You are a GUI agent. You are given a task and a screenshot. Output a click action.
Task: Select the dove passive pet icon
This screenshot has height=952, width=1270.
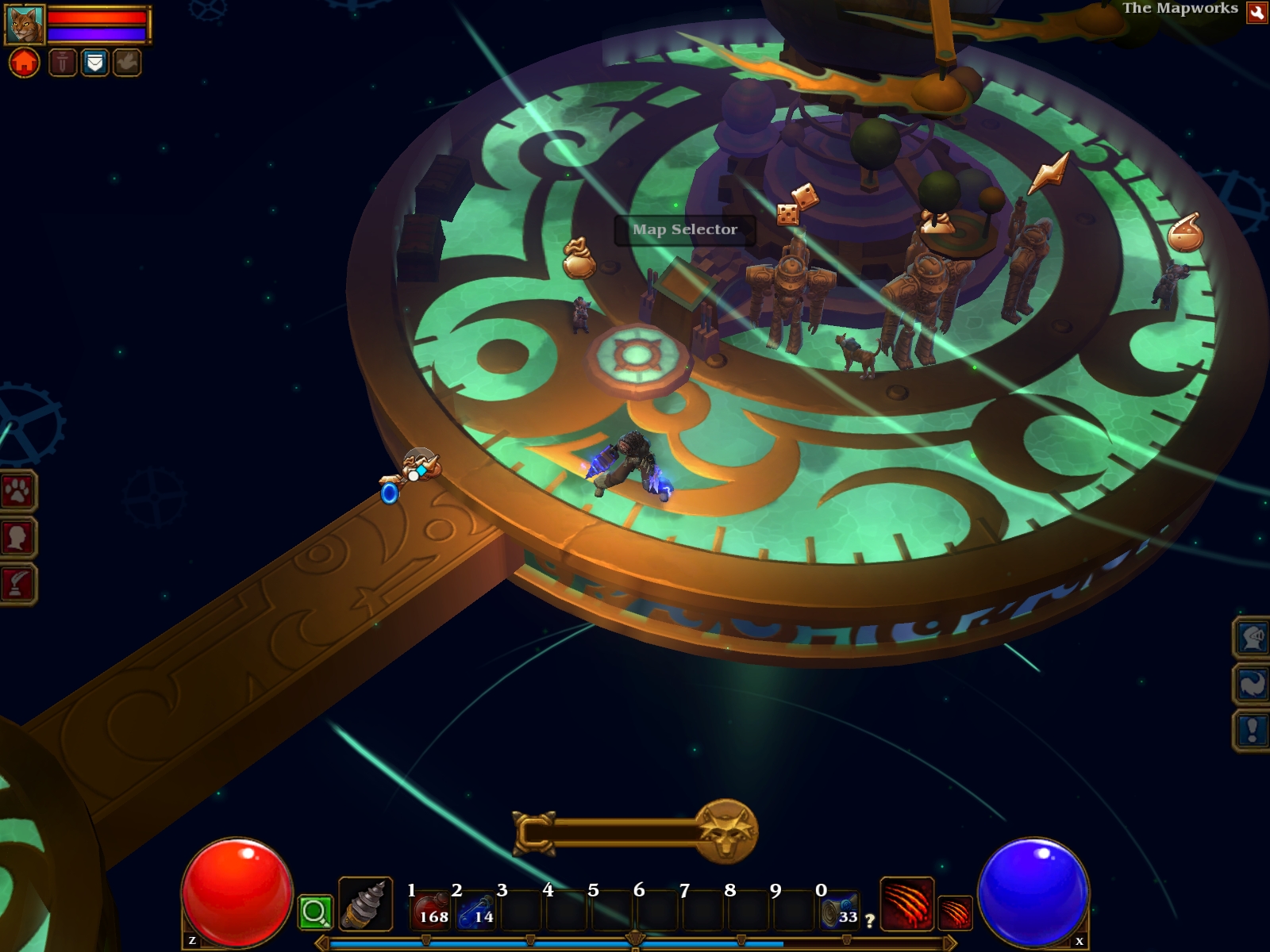[126, 62]
